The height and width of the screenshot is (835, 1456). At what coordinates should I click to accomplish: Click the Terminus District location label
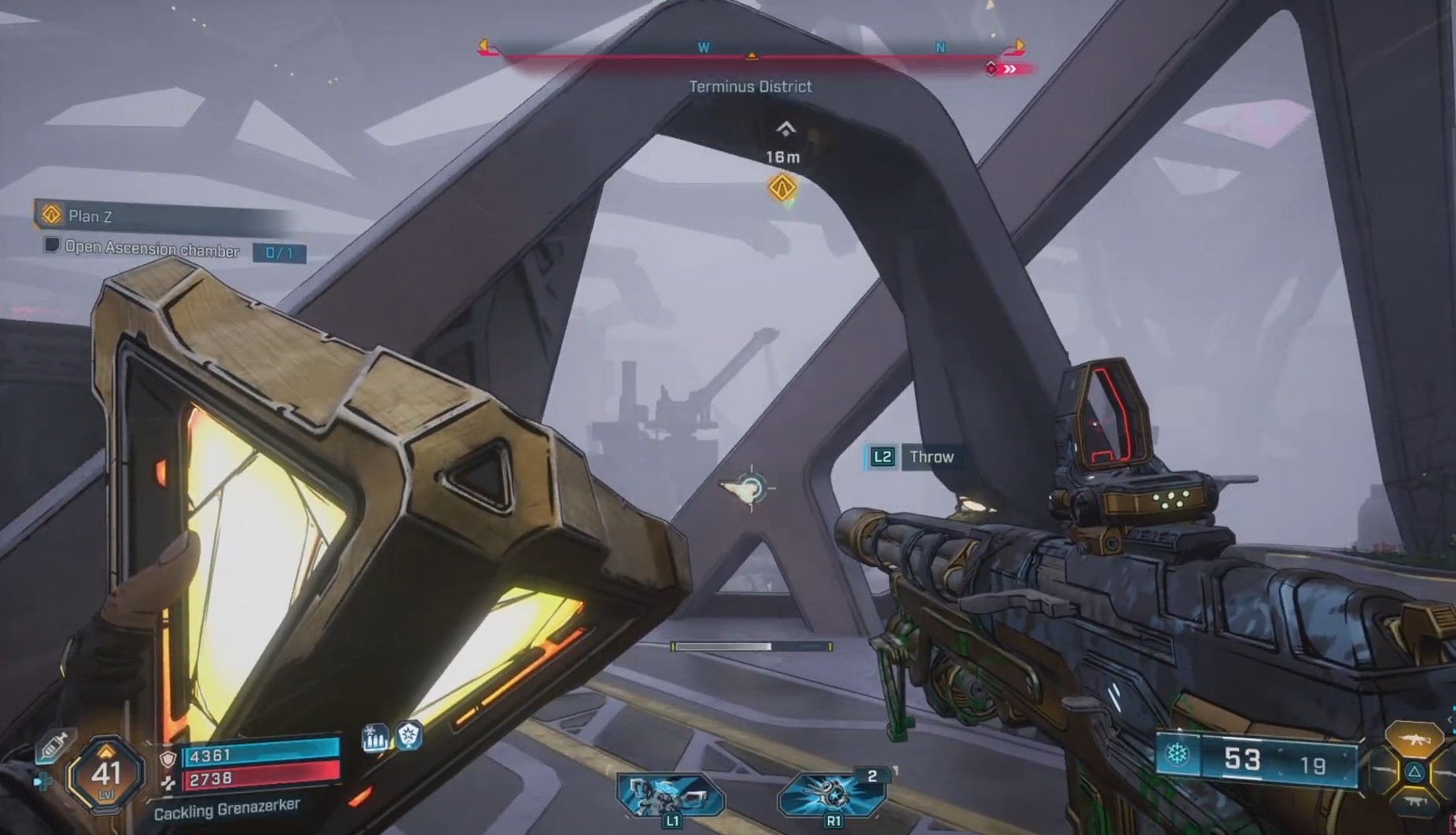[750, 86]
